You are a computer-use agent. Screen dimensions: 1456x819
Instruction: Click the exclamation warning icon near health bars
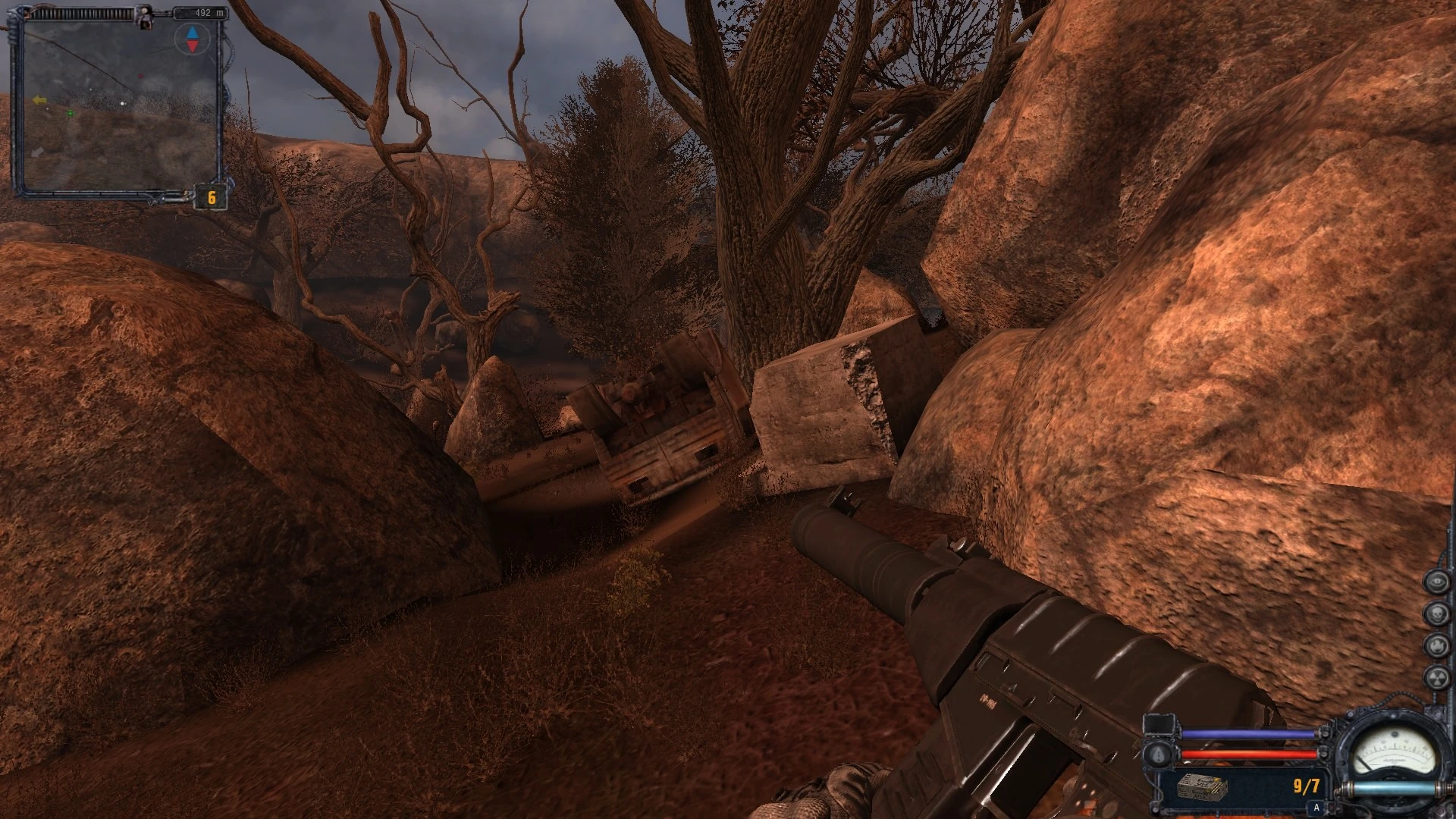(1158, 755)
